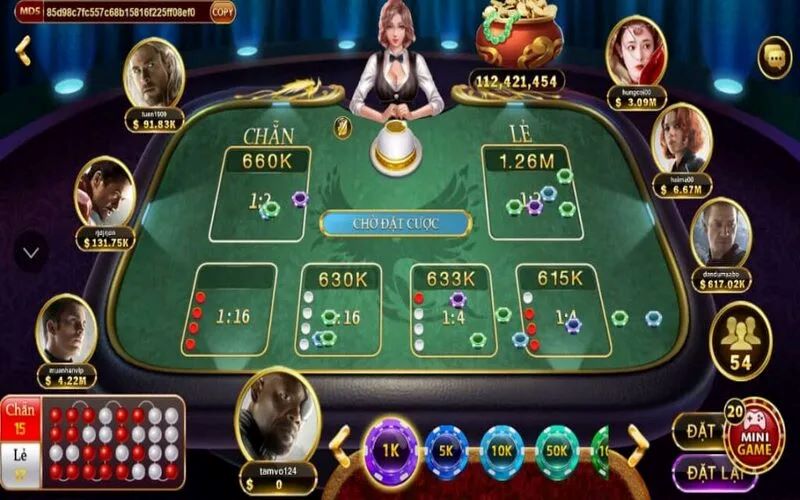Open the chat bubble icon
Viewport: 800px width, 500px height.
(x=774, y=57)
